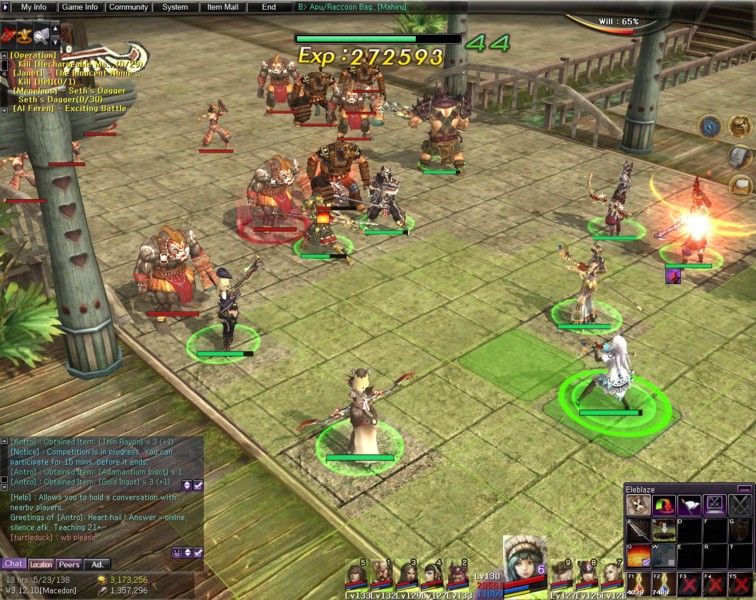Open the My Info menu
The height and width of the screenshot is (600, 756).
pyautogui.click(x=34, y=7)
